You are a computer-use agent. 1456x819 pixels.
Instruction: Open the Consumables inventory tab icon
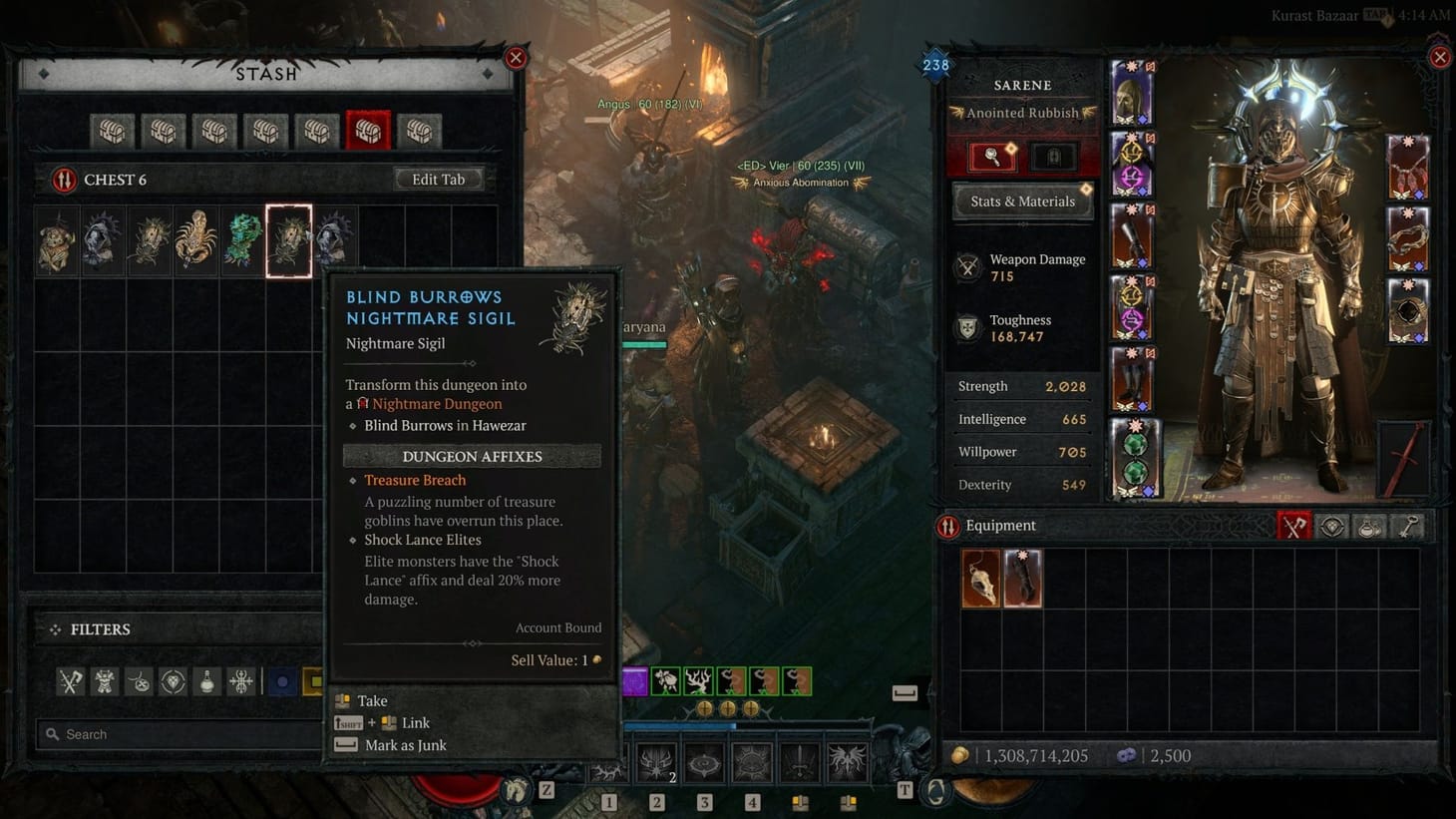click(x=1369, y=526)
